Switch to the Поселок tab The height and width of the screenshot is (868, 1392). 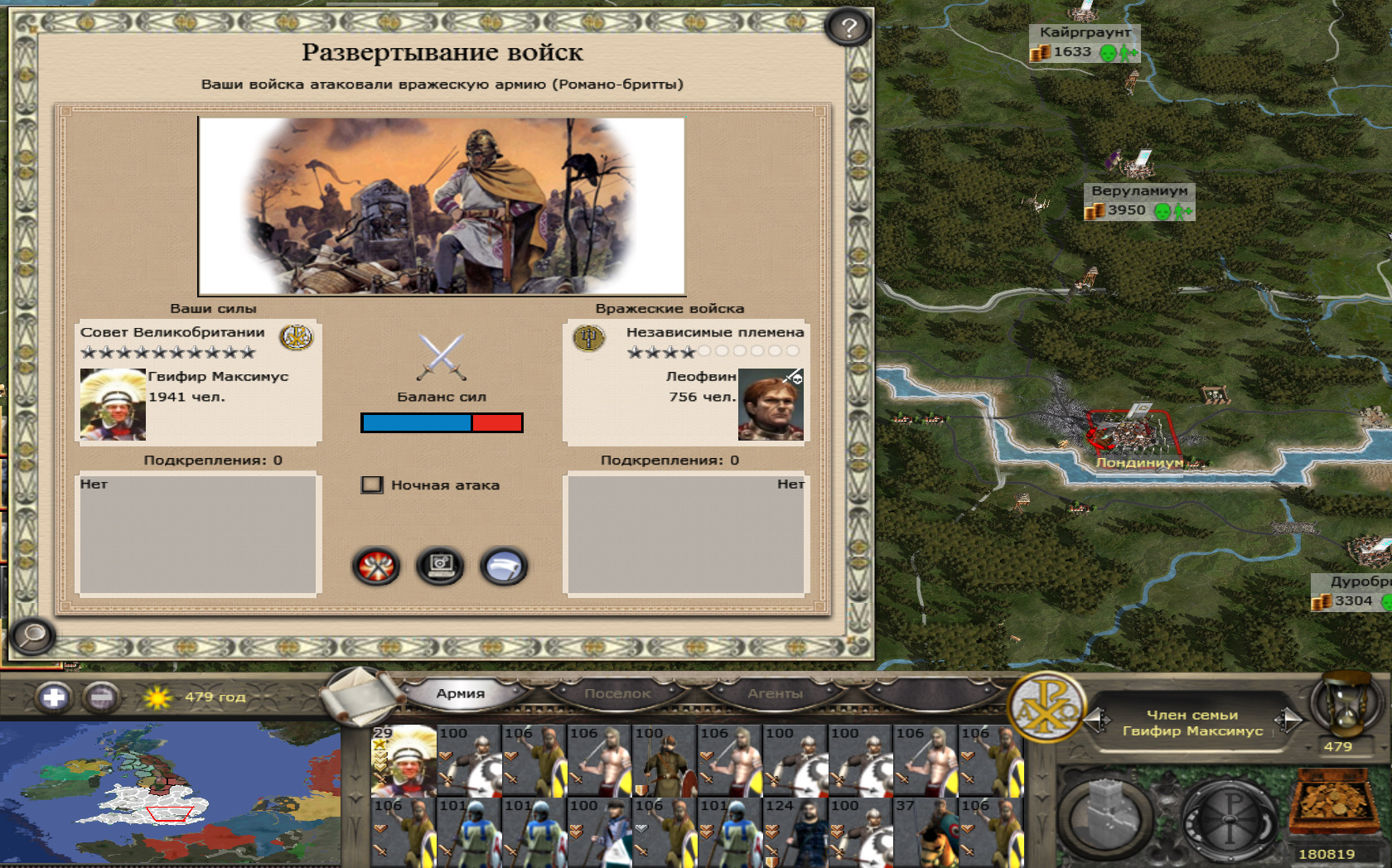point(617,694)
